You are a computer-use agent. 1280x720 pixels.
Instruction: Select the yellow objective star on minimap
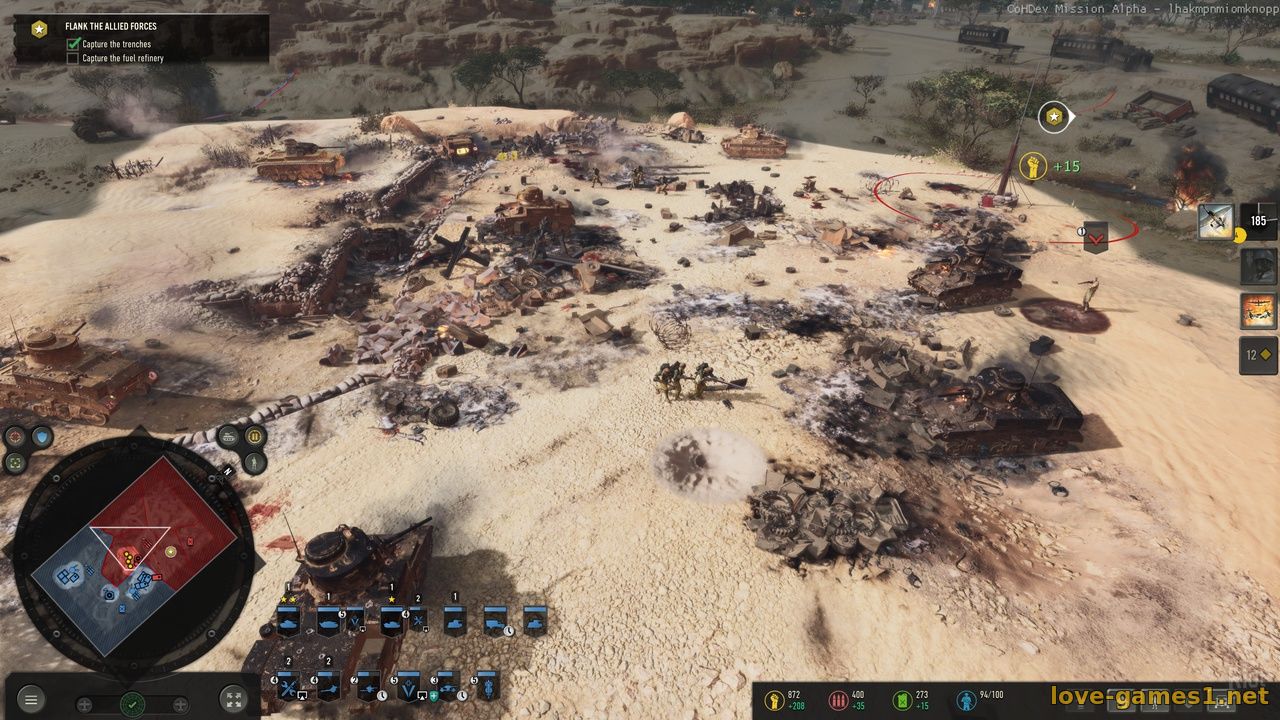[x=171, y=551]
